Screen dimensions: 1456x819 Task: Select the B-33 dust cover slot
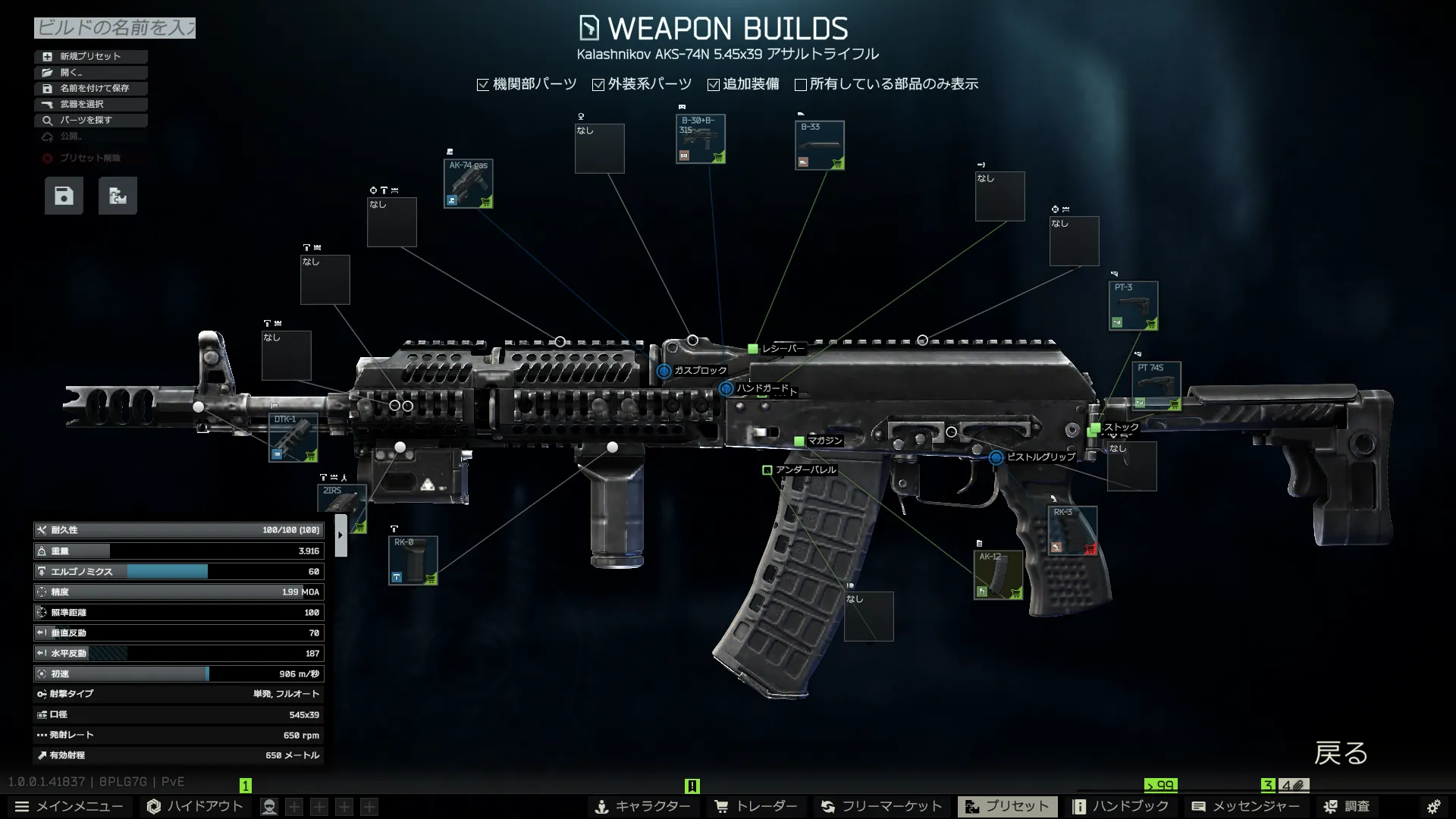(820, 145)
